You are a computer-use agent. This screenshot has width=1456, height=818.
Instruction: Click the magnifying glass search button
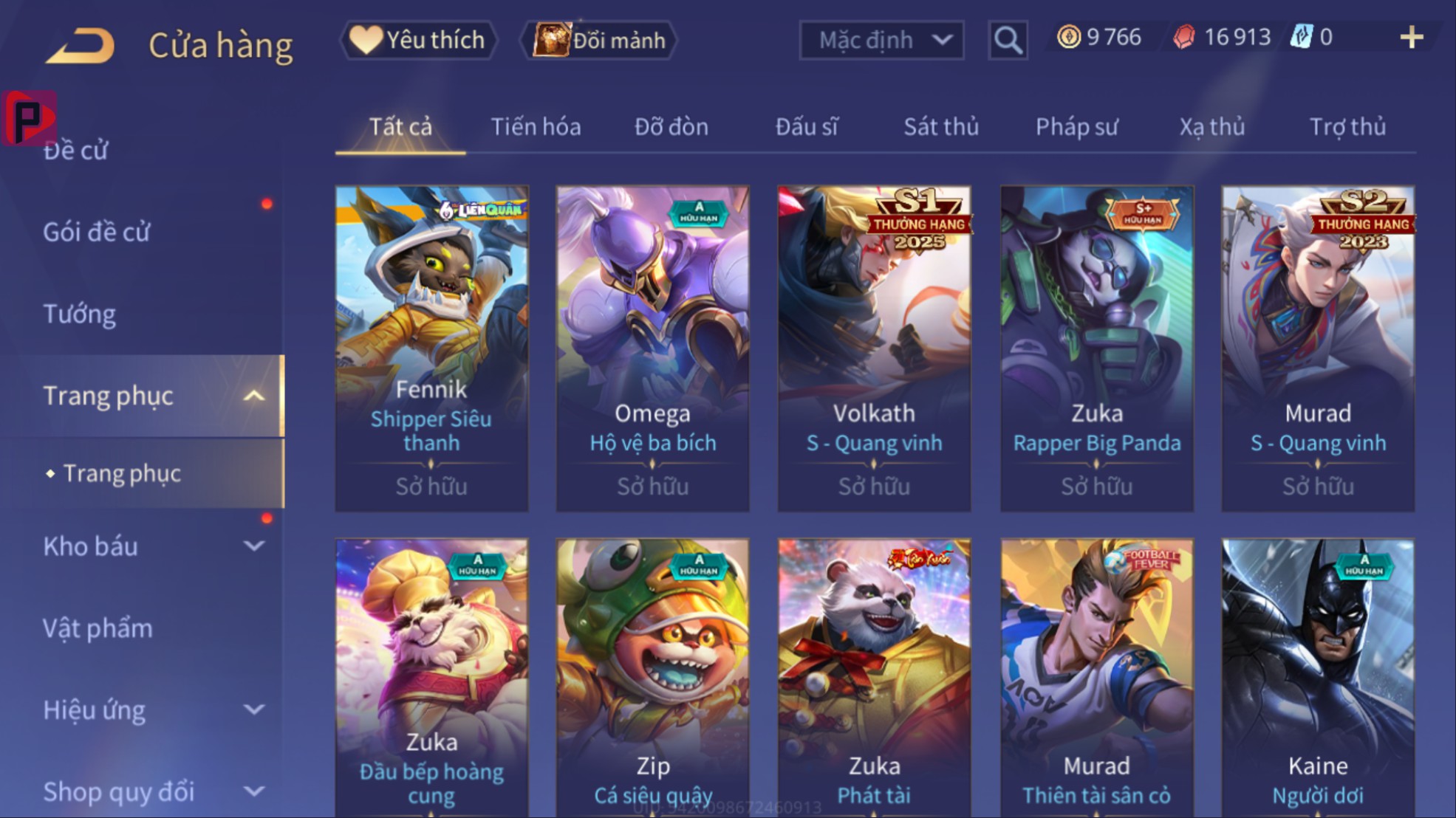pyautogui.click(x=1008, y=40)
